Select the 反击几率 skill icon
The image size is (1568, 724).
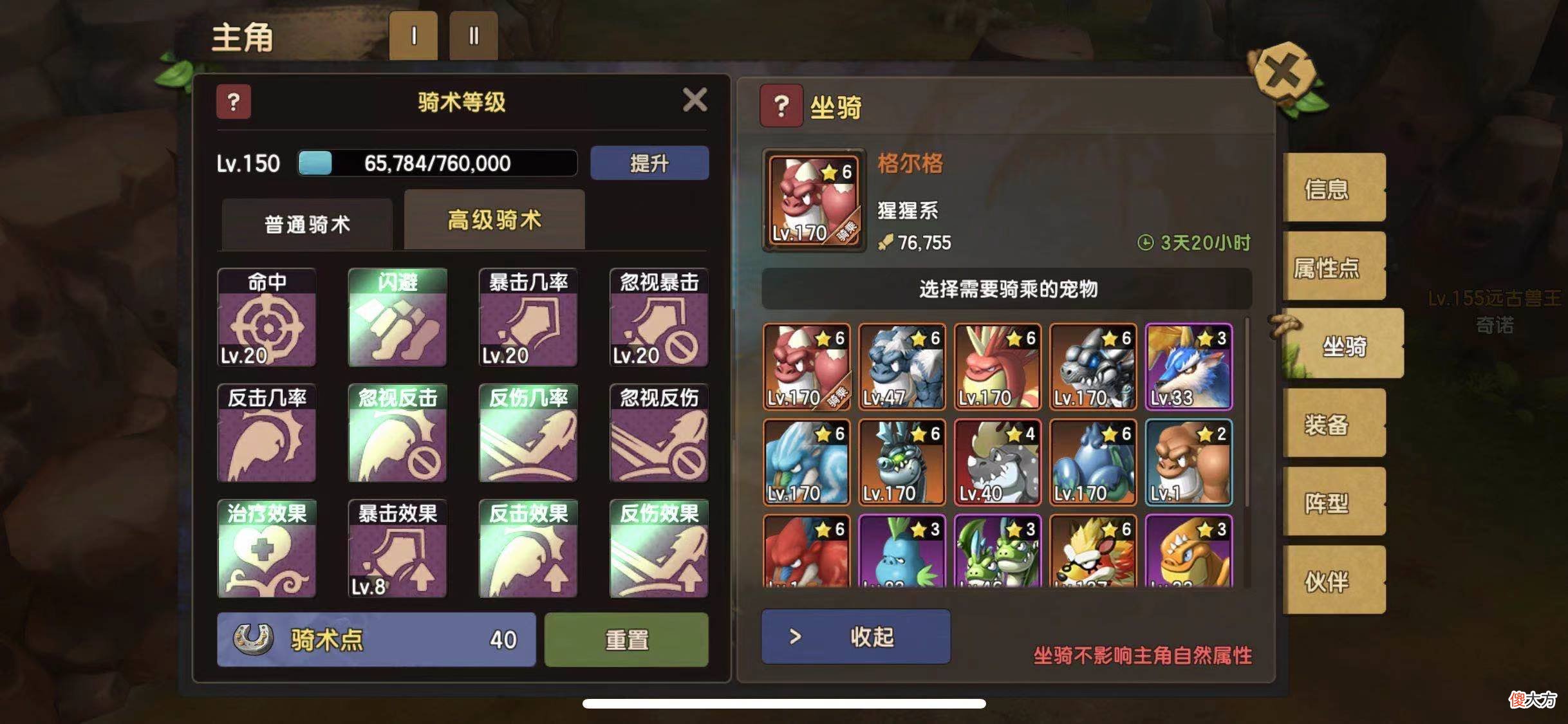266,434
